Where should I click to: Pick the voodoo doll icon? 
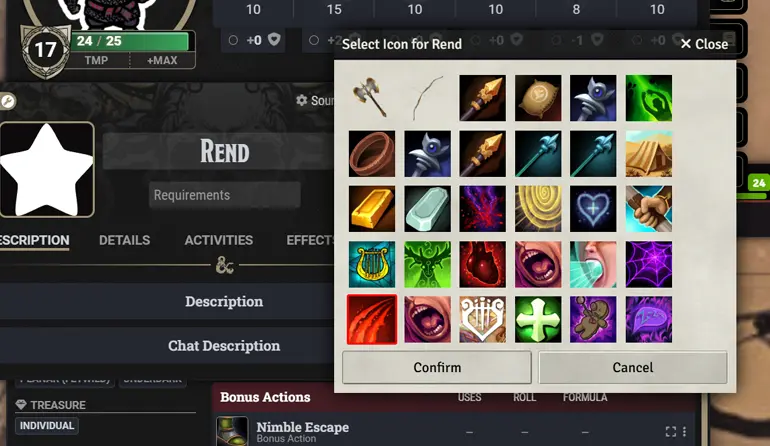593,319
